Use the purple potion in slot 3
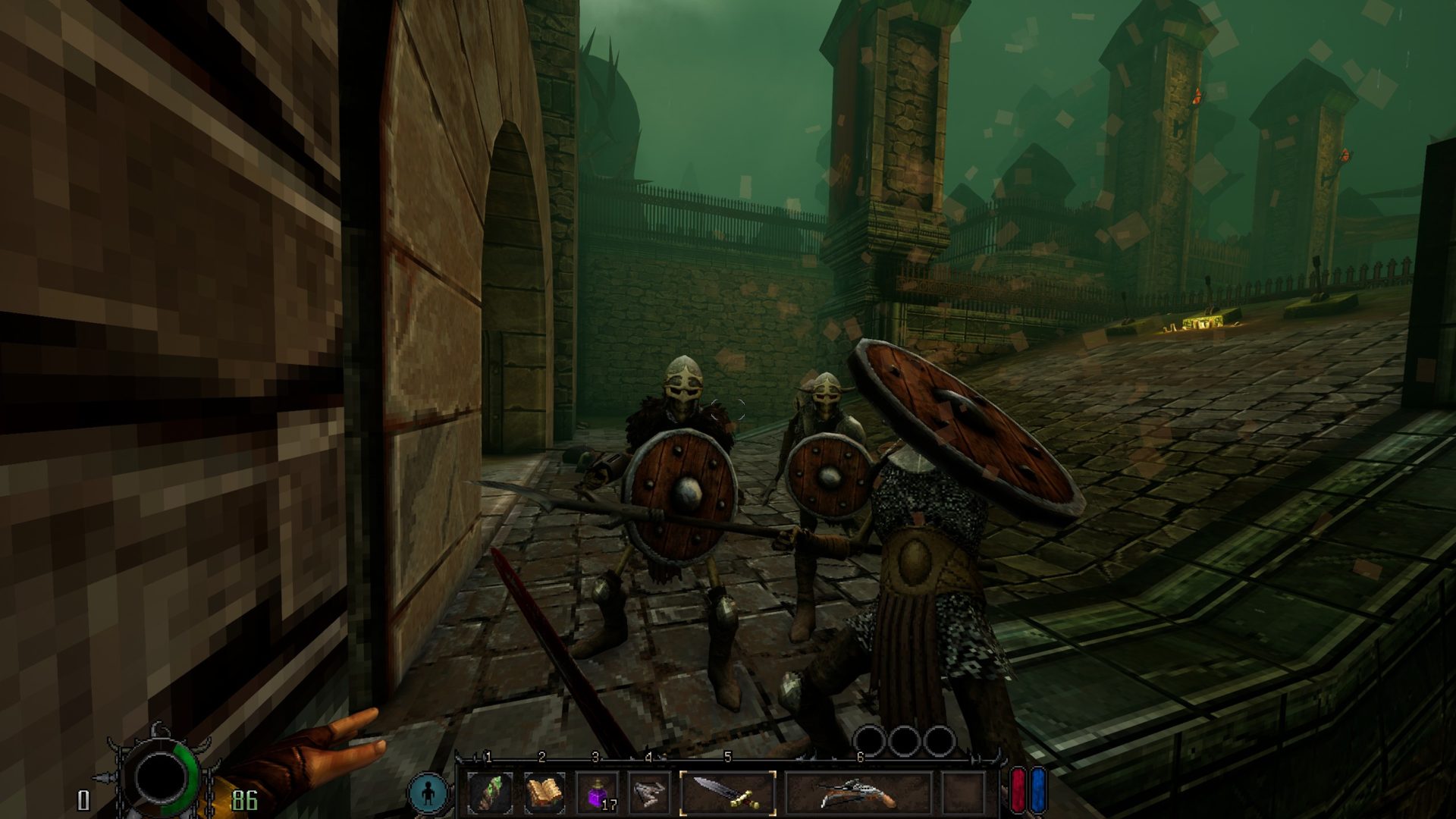Viewport: 1456px width, 819px height. [597, 793]
